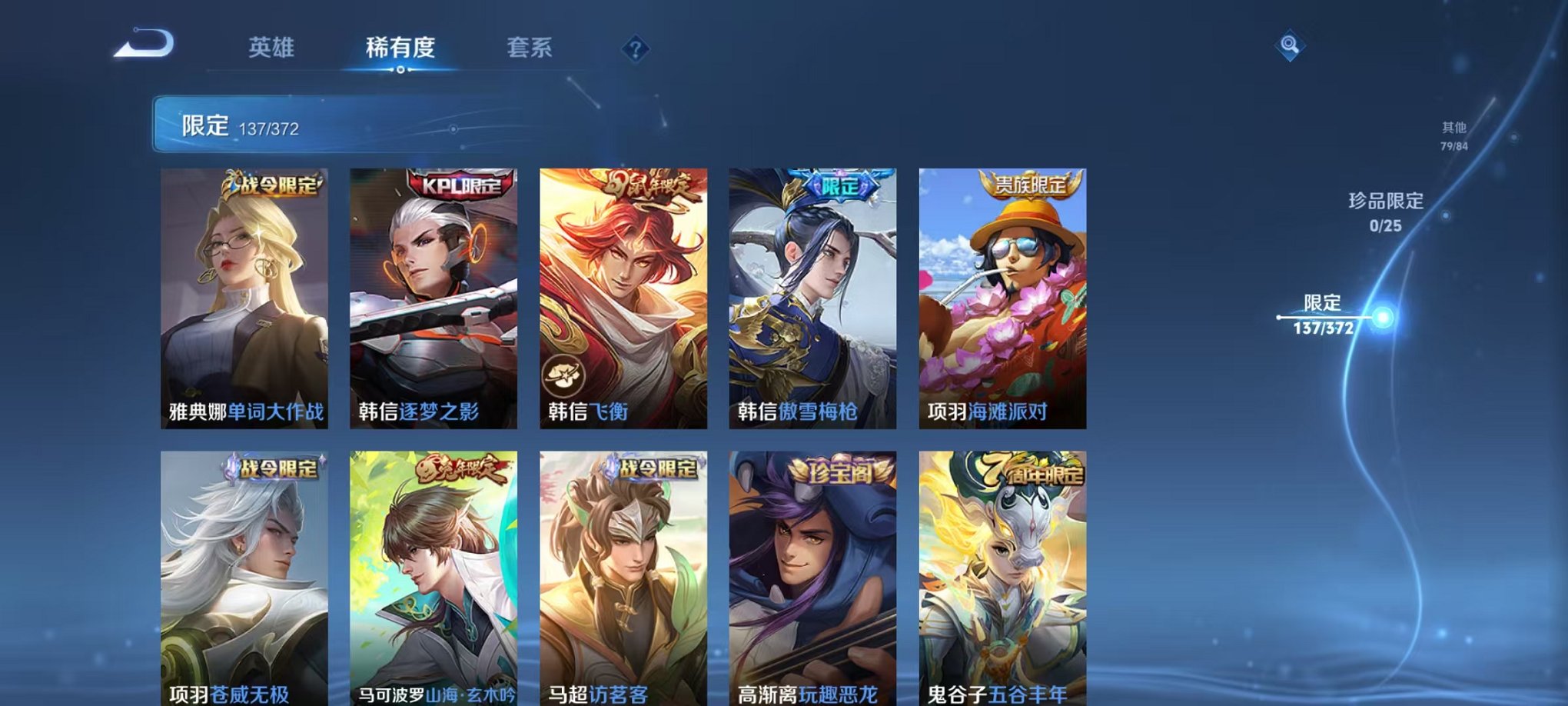Image resolution: width=1568 pixels, height=706 pixels.
Task: Click the KPL限定 badge on 韩信逐梦之影
Action: pyautogui.click(x=461, y=185)
